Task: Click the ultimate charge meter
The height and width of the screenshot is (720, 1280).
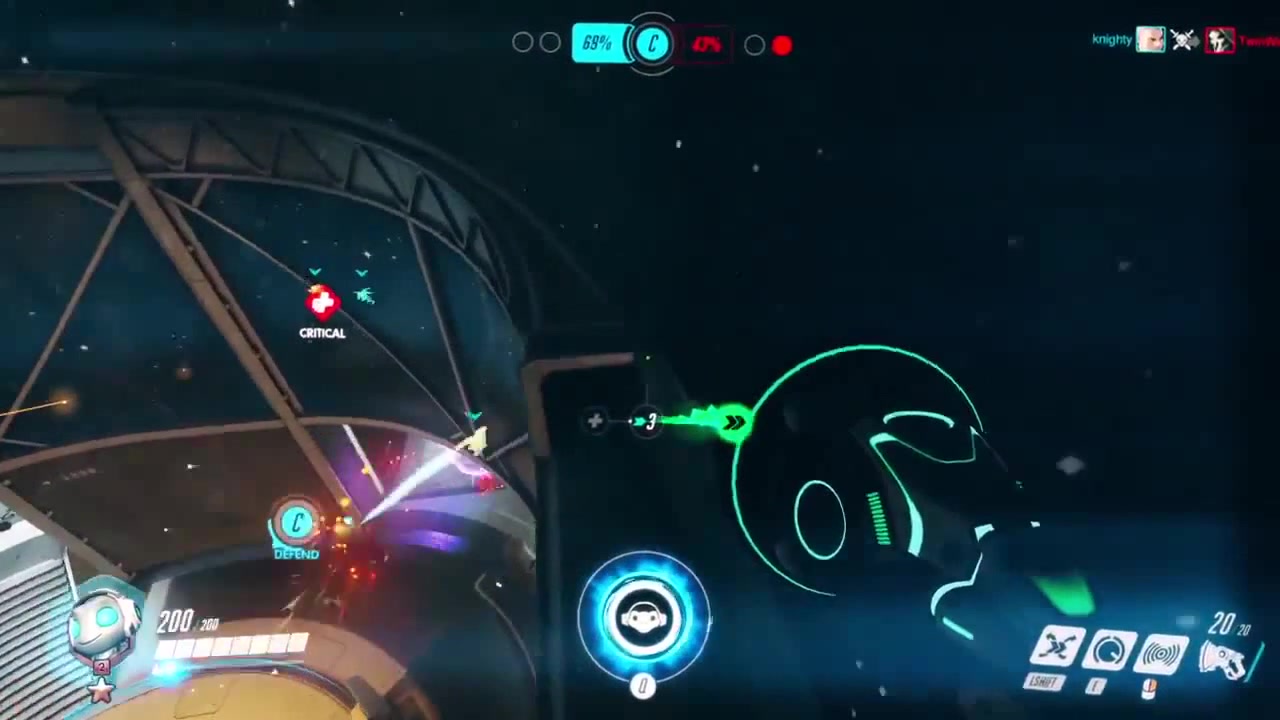Action: coord(644,615)
